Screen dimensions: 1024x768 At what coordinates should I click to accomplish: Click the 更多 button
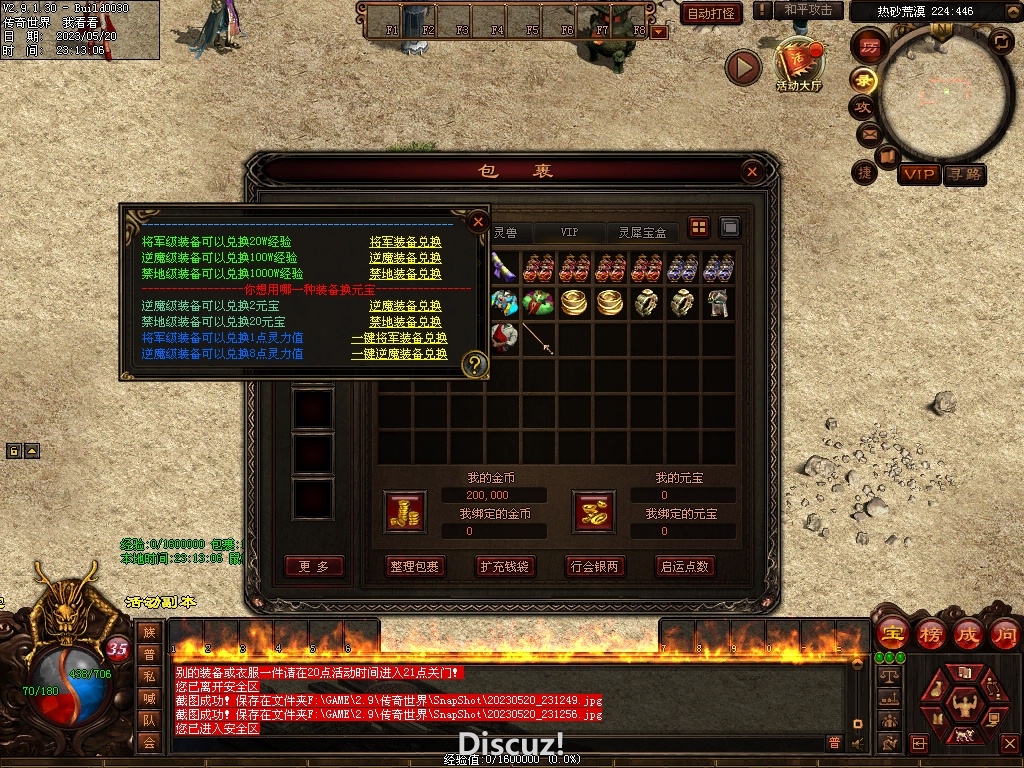(x=314, y=566)
